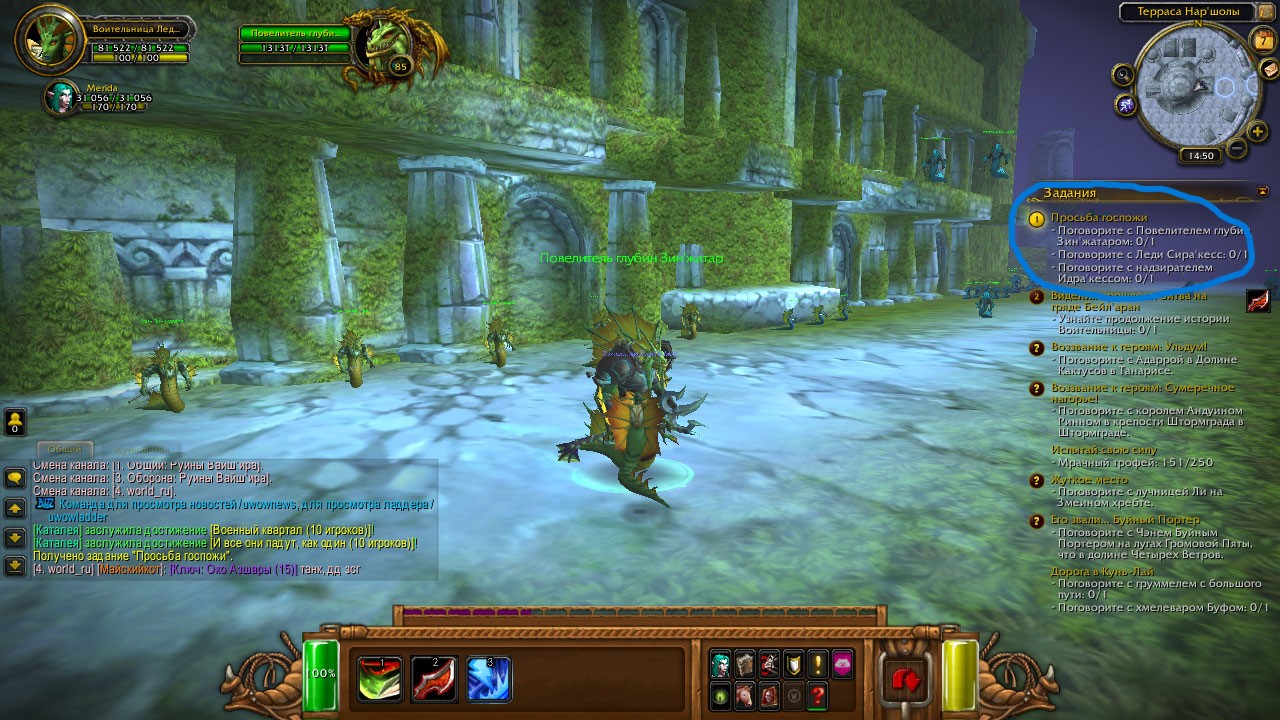The width and height of the screenshot is (1280, 720).
Task: Open the character info micro button
Action: [720, 663]
